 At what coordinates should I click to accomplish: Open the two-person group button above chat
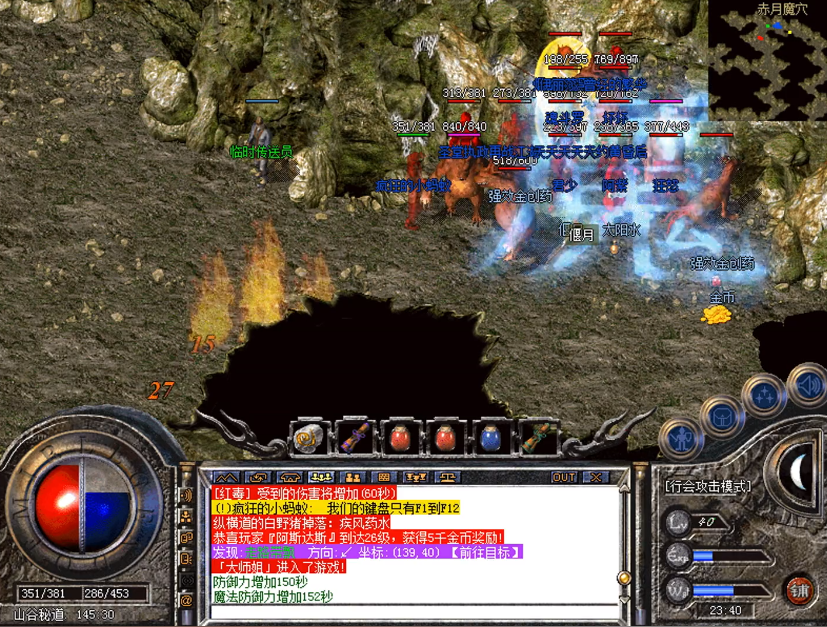353,477
